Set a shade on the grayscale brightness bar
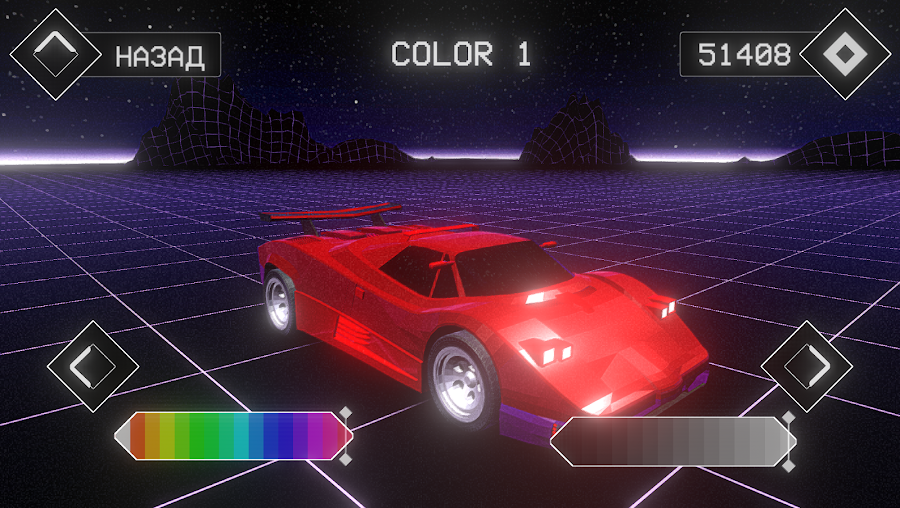 670,441
